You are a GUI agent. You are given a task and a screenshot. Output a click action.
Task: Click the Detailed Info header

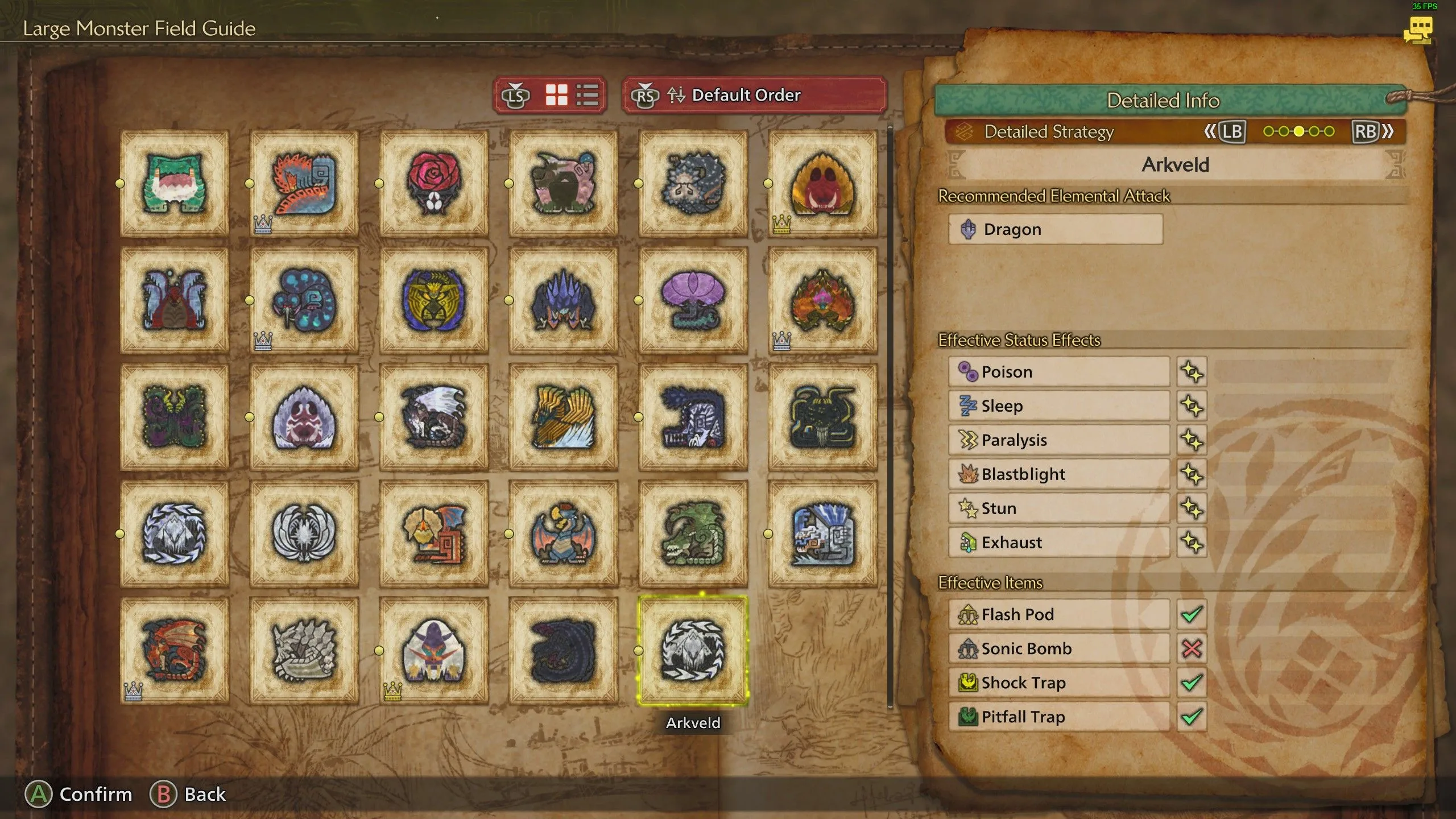pyautogui.click(x=1163, y=100)
